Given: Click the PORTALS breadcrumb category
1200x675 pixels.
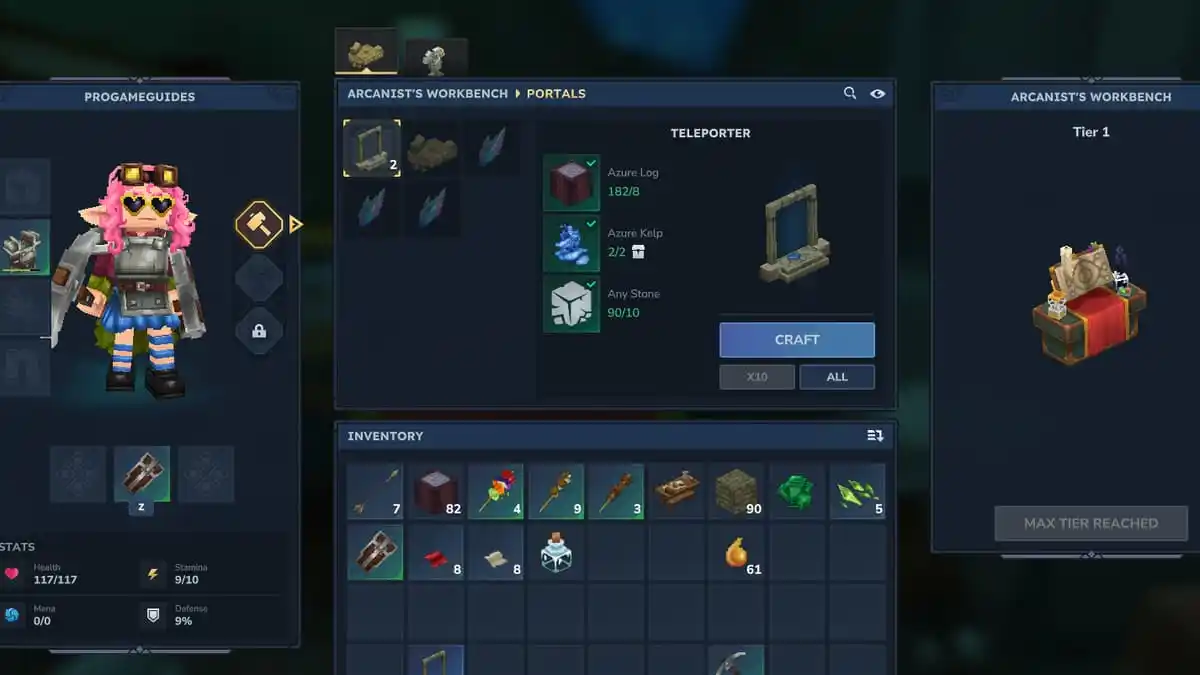Looking at the screenshot, I should (x=556, y=94).
